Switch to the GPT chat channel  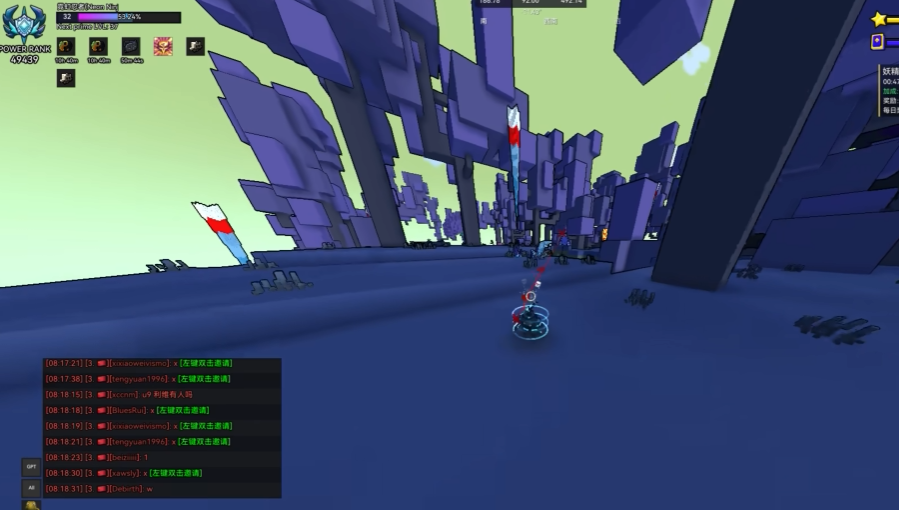click(x=32, y=467)
